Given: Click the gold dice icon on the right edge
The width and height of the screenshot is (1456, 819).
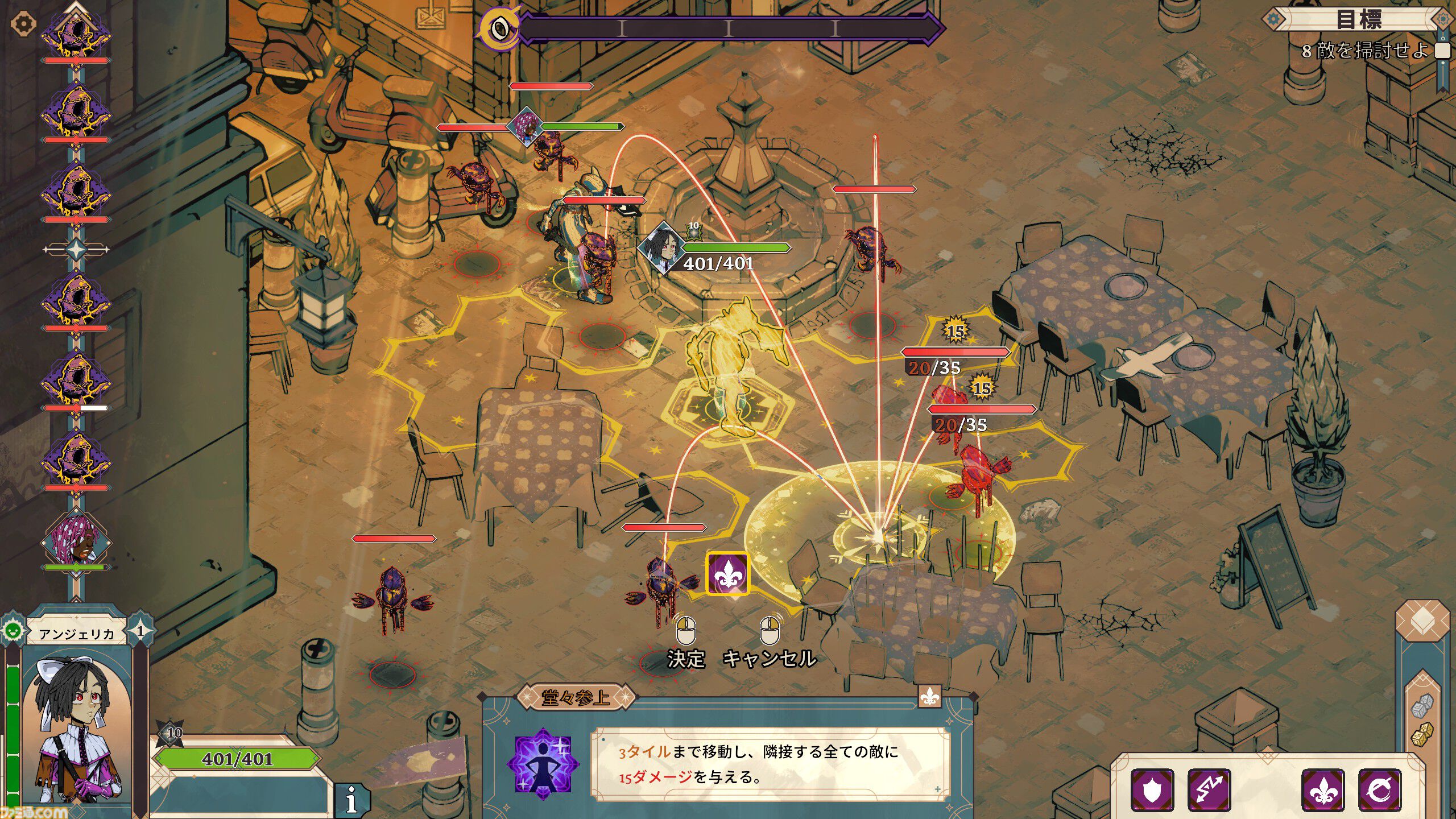Looking at the screenshot, I should 1422,734.
